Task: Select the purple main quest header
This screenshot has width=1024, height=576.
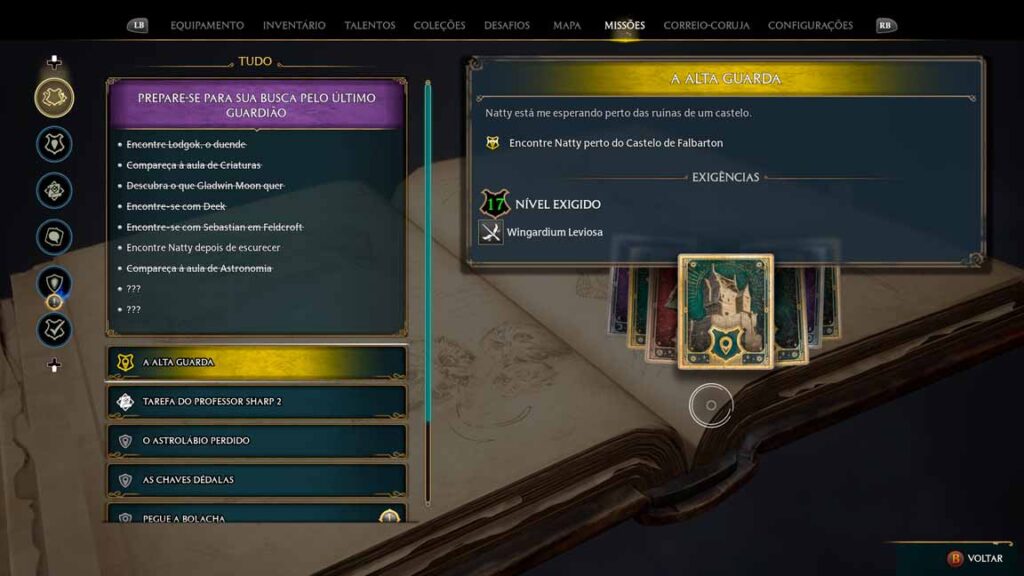Action: point(256,104)
